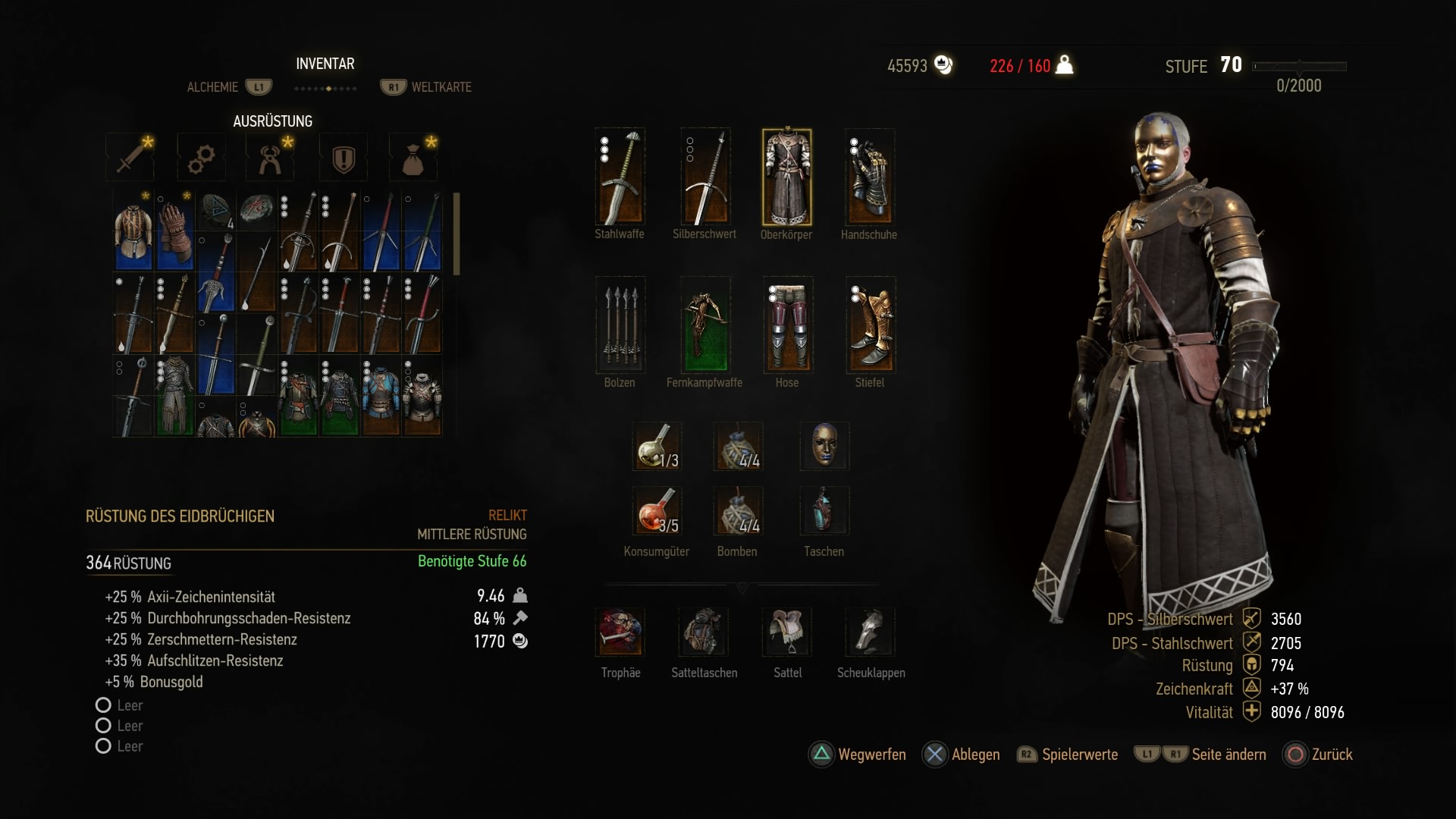Choose the equipped Silberschwert slot
1456x819 pixels.
(x=705, y=177)
